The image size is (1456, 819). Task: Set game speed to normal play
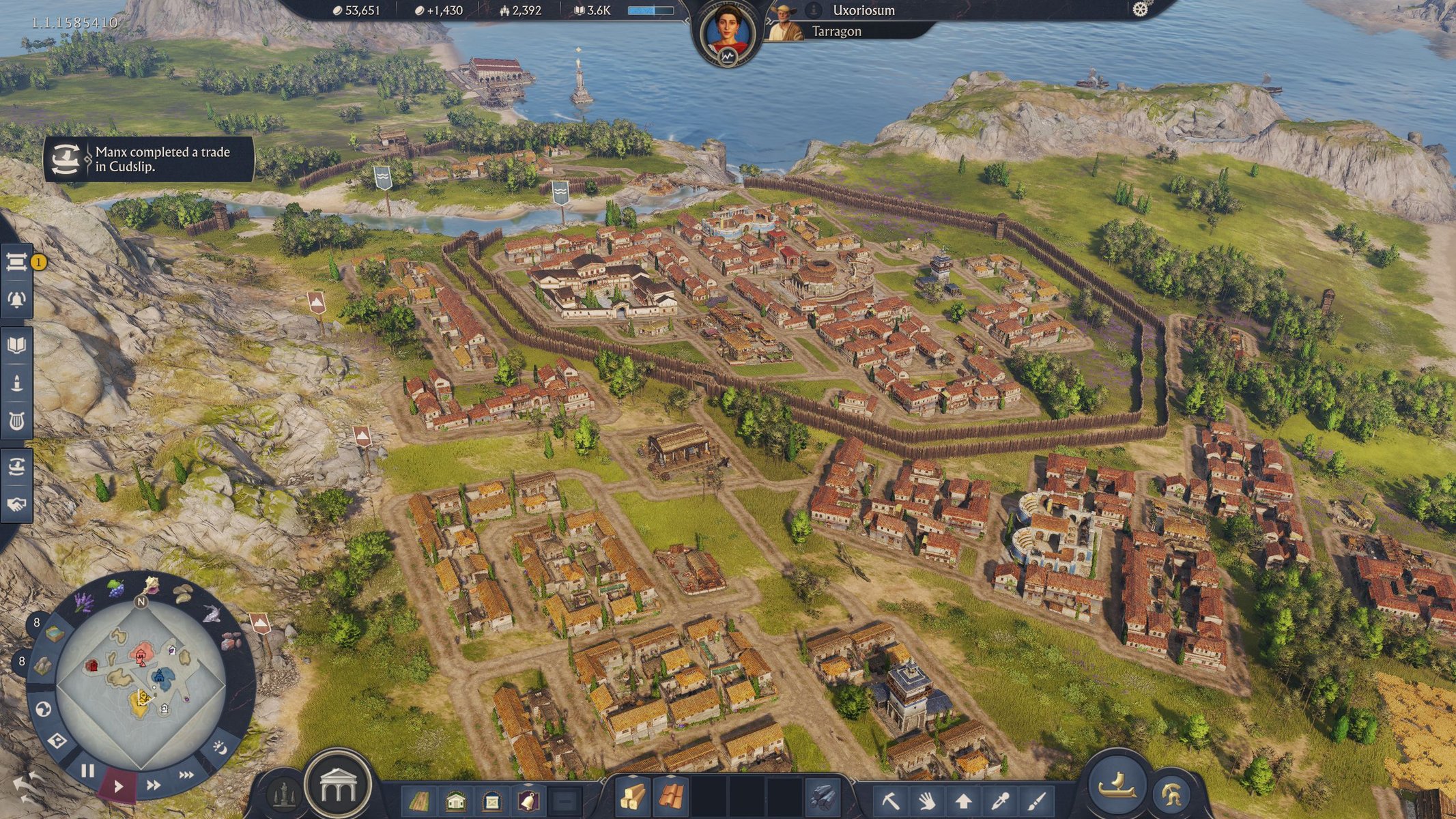tap(119, 786)
